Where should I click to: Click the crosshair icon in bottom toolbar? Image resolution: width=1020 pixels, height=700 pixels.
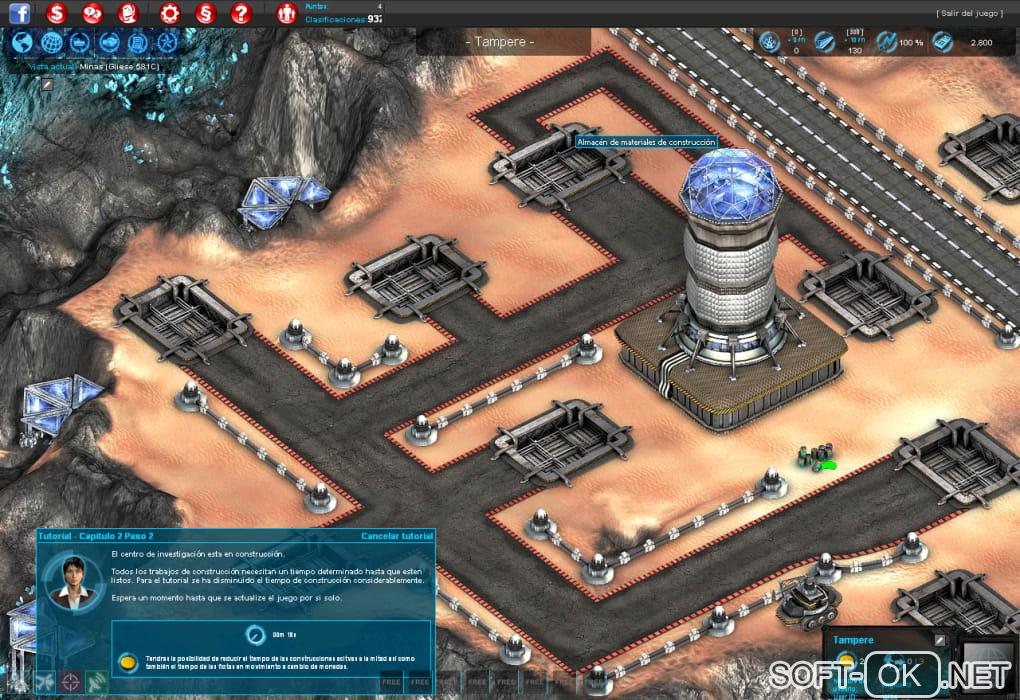(71, 683)
